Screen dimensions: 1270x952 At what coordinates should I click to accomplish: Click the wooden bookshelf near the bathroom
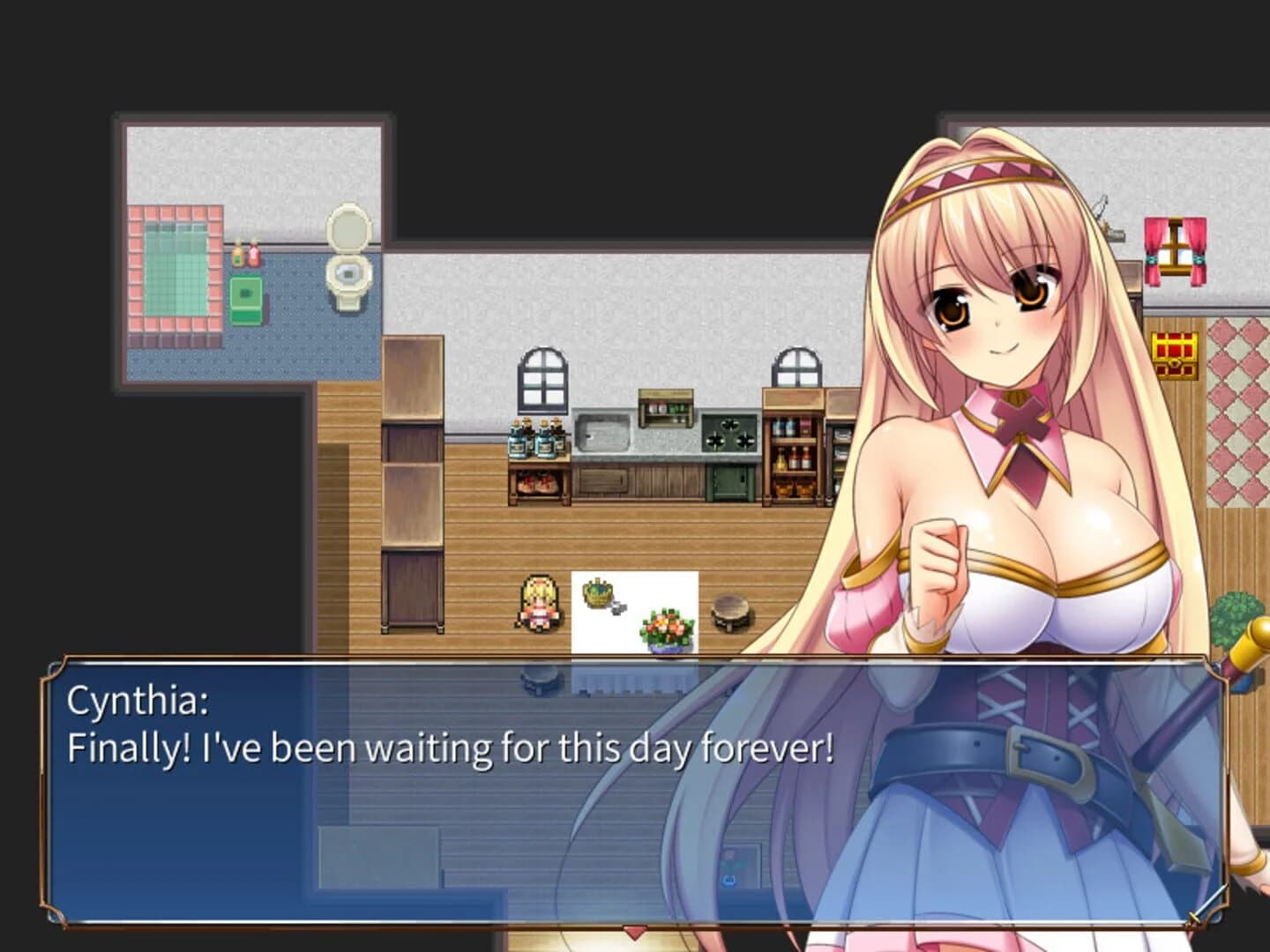click(410, 485)
